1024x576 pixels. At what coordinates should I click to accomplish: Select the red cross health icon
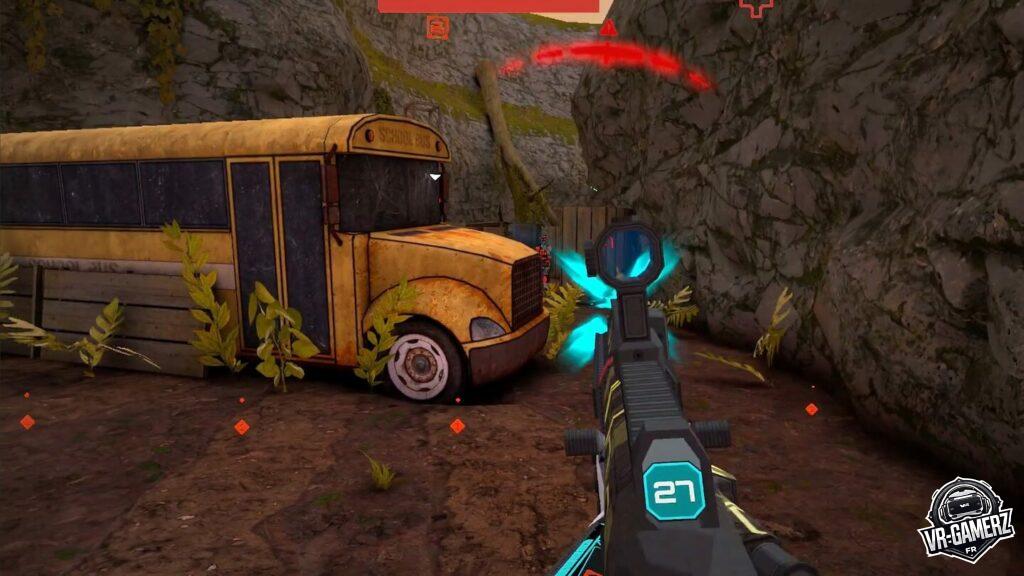pos(756,7)
